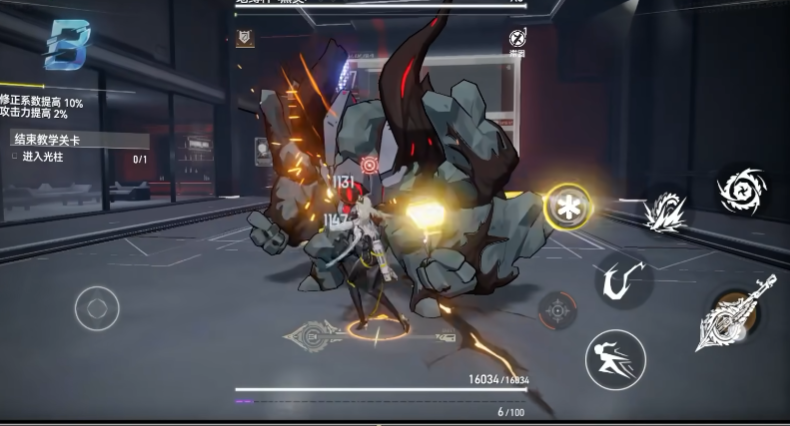This screenshot has width=790, height=426.
Task: Activate the swirling vortex ultimate skill
Action: coord(741,190)
